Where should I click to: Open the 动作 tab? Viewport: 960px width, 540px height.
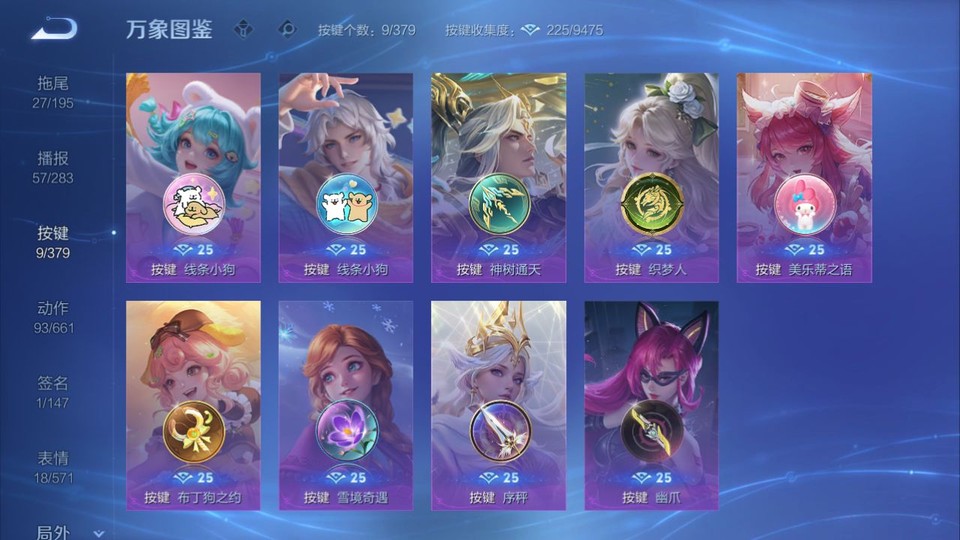click(54, 317)
